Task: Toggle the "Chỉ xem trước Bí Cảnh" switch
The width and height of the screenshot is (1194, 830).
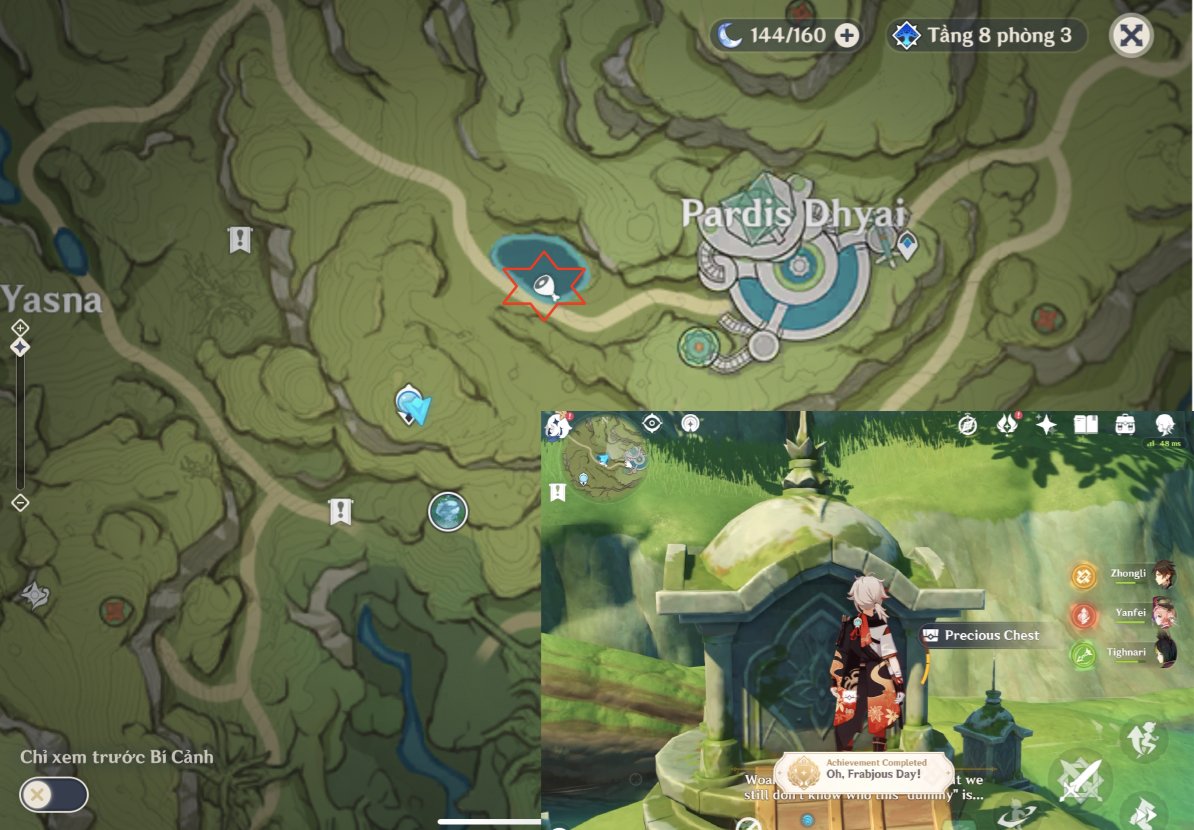Action: point(54,795)
